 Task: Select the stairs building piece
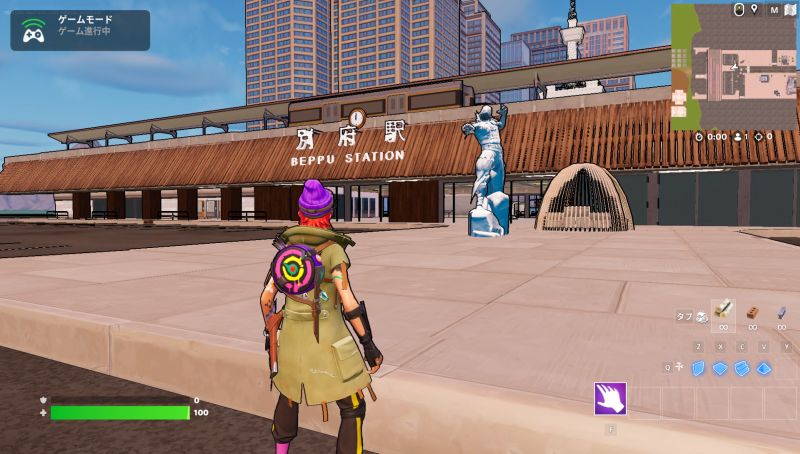coord(742,368)
